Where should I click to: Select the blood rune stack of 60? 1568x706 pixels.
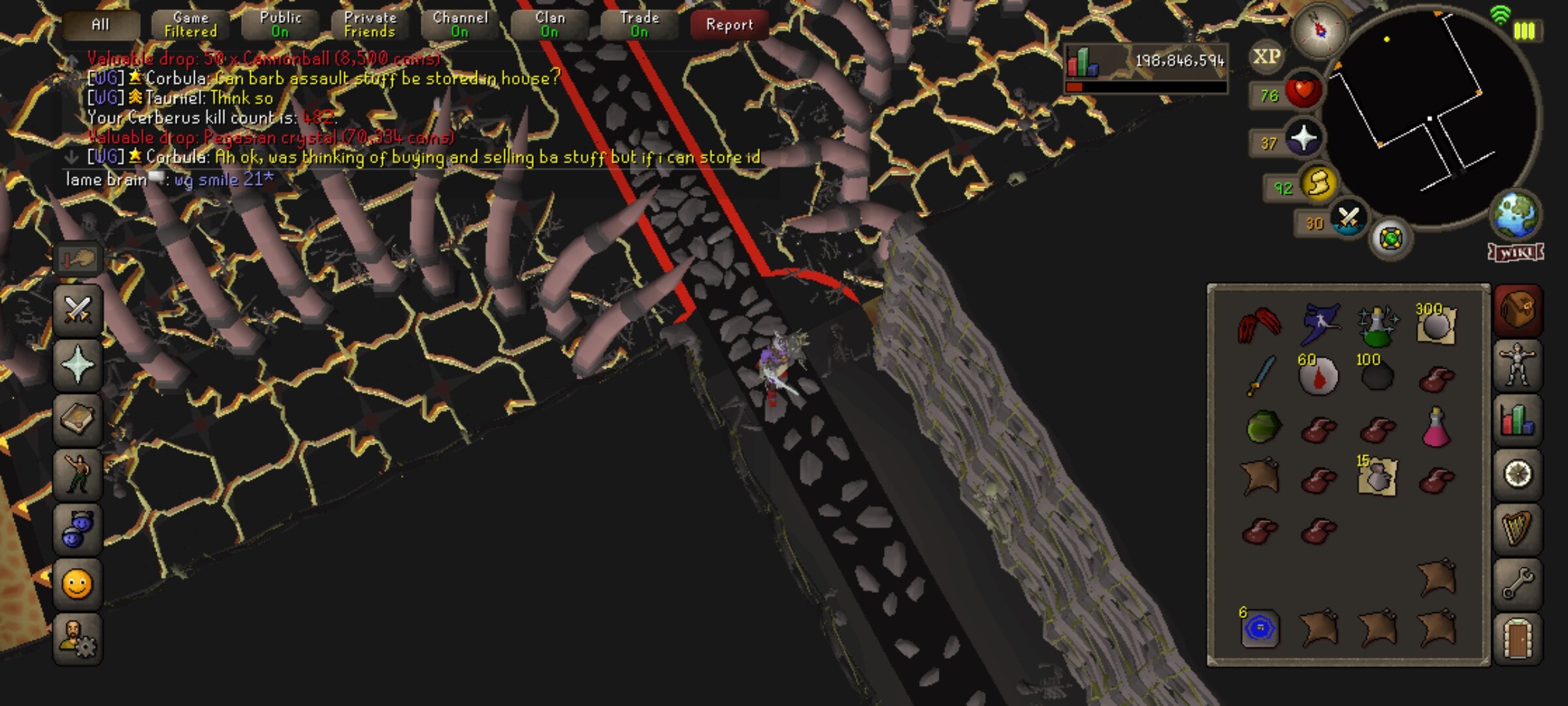(1317, 375)
